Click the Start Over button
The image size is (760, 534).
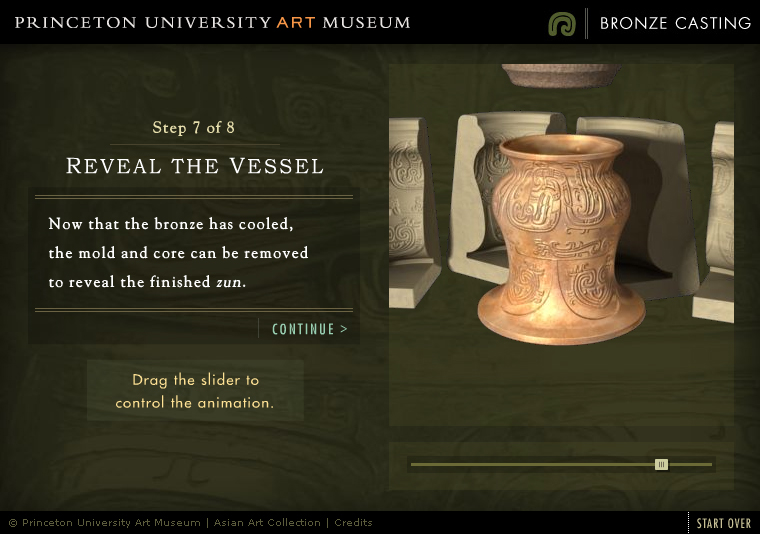[x=724, y=523]
